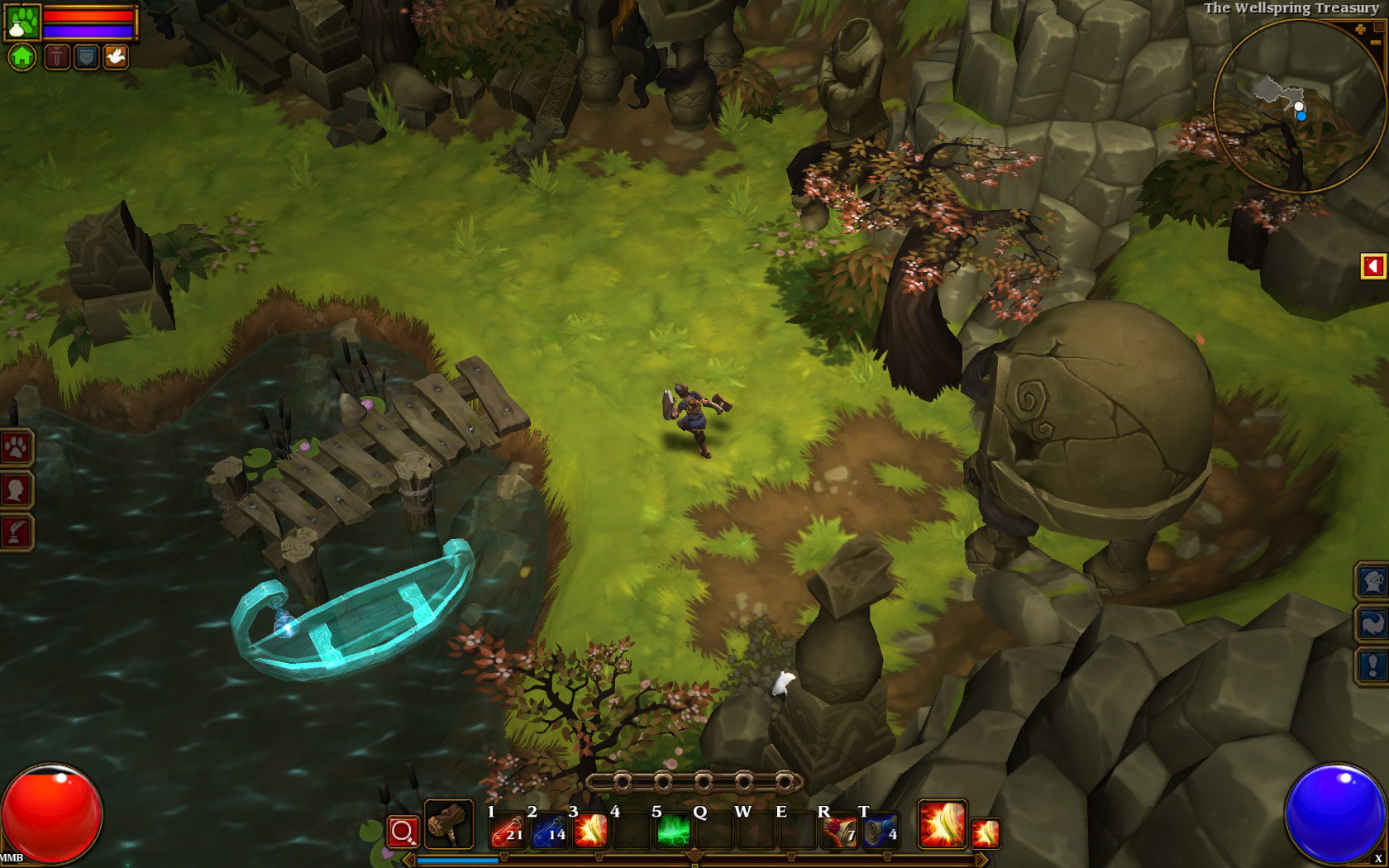Screen dimensions: 1389x868
Task: Open the red quill journal button
Action: click(16, 532)
